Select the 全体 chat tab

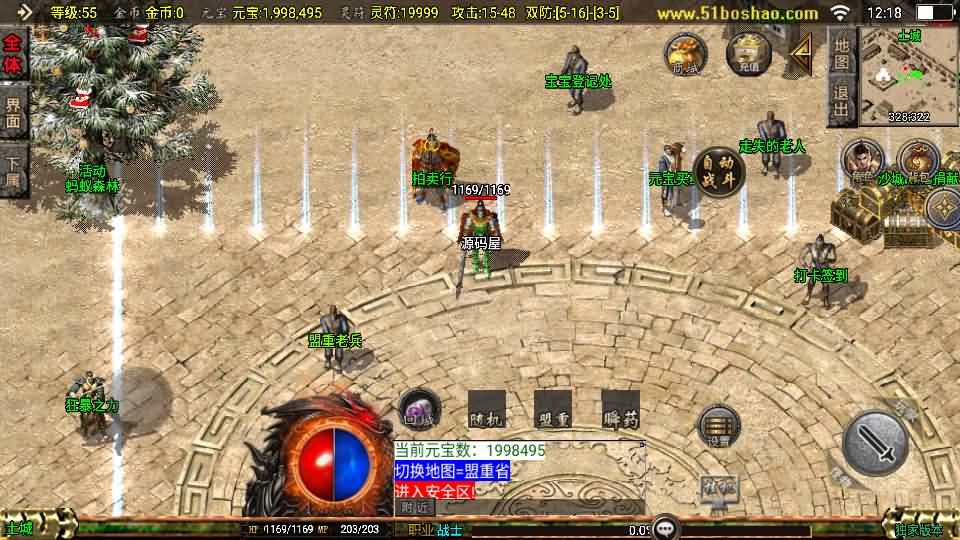coord(13,51)
